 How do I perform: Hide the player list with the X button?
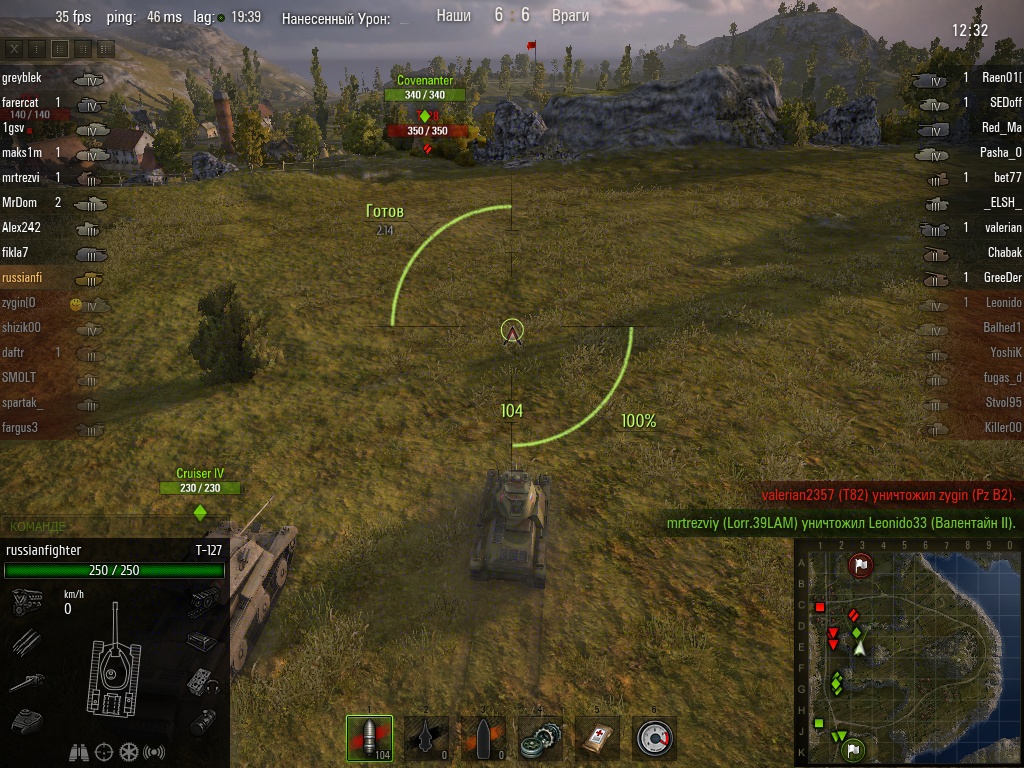(x=14, y=48)
